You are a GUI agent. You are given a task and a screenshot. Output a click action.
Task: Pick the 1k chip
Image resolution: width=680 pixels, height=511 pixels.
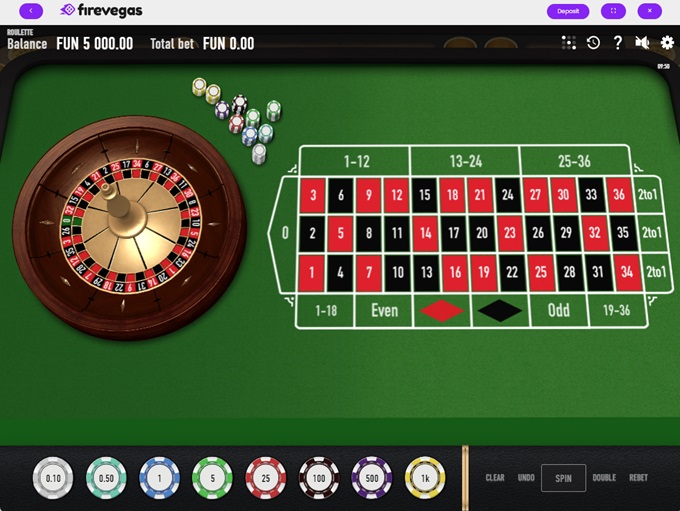click(425, 478)
